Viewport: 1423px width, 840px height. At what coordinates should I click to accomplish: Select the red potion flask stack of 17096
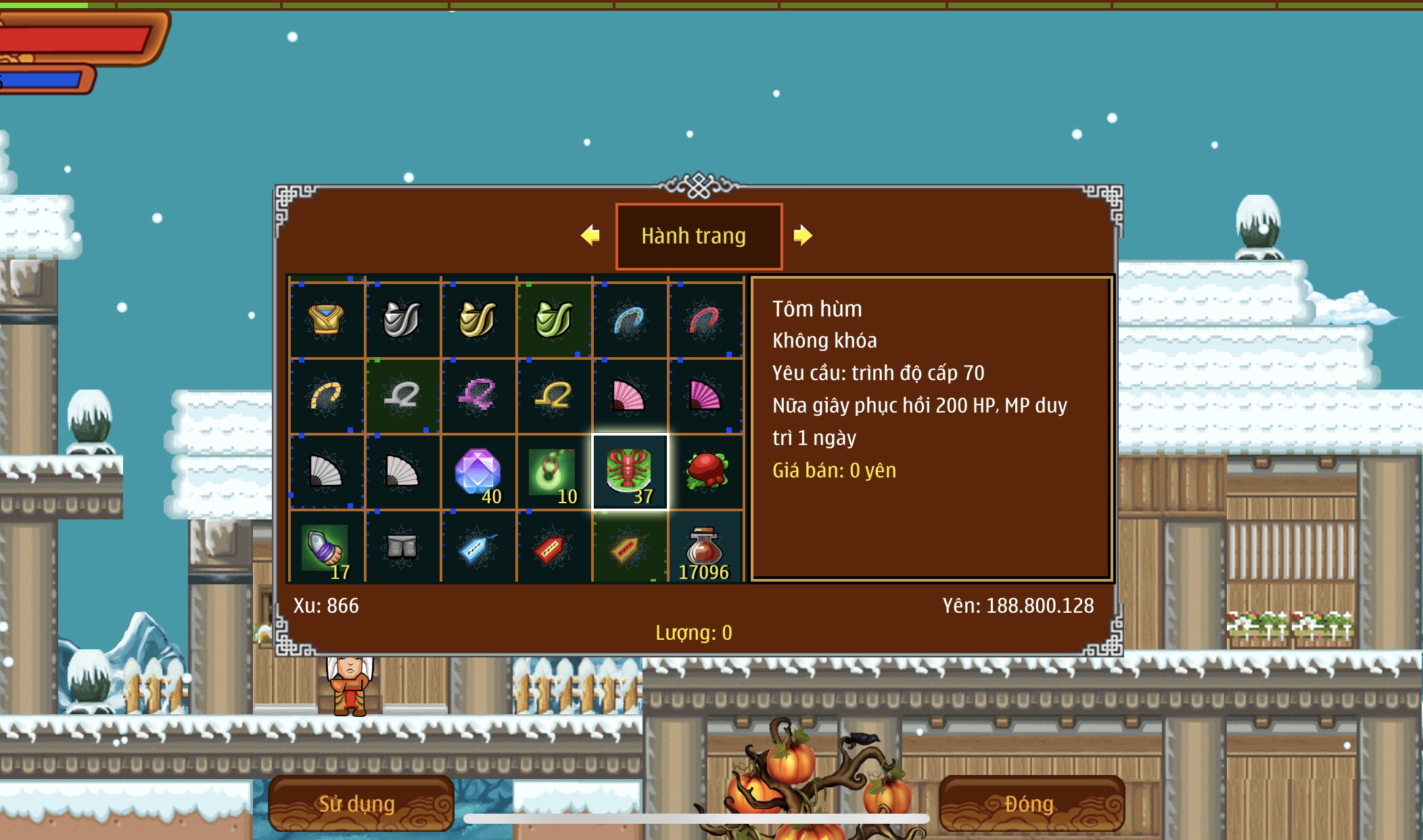tap(705, 547)
